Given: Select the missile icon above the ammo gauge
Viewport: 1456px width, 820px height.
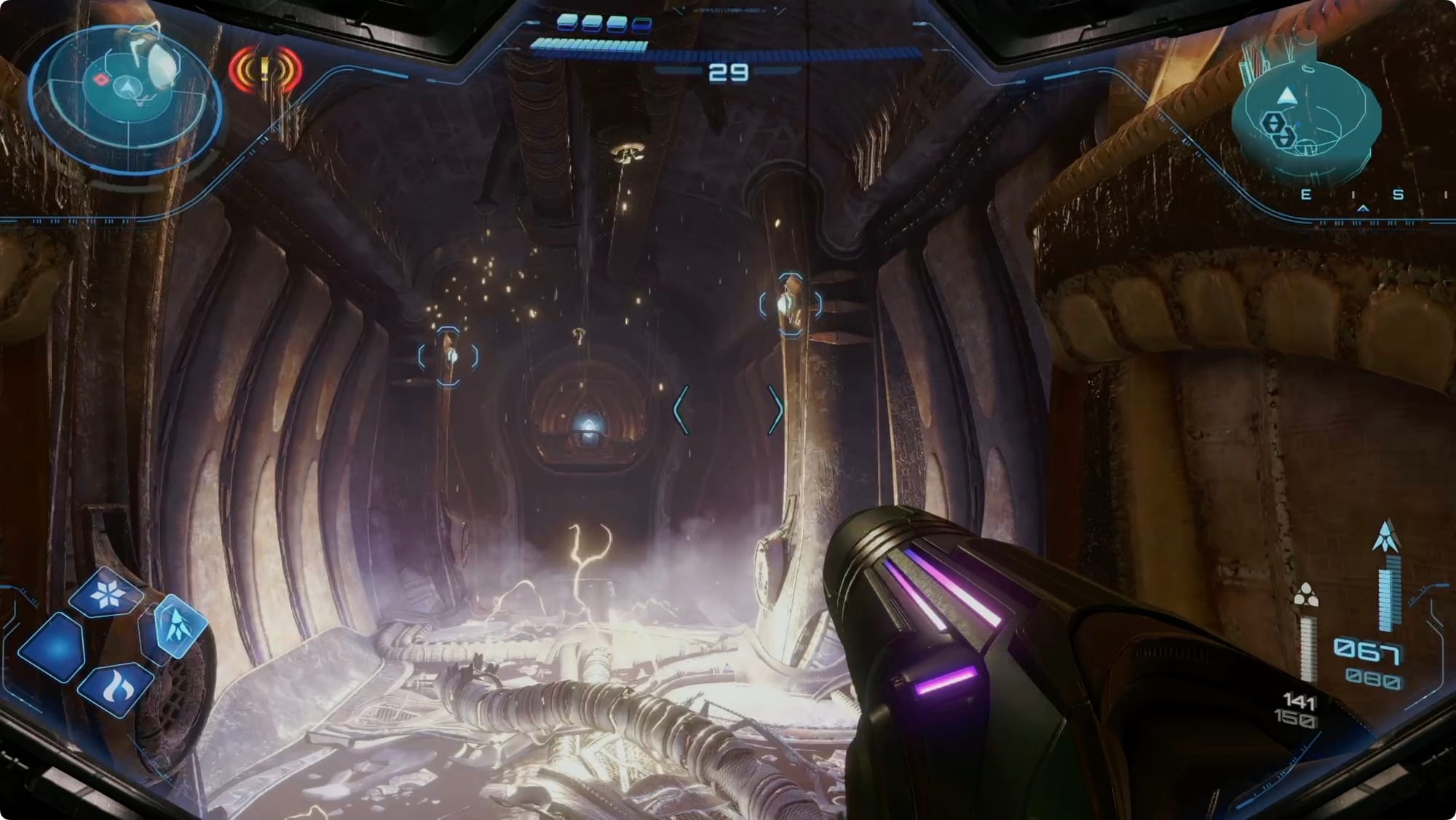Looking at the screenshot, I should (1386, 537).
